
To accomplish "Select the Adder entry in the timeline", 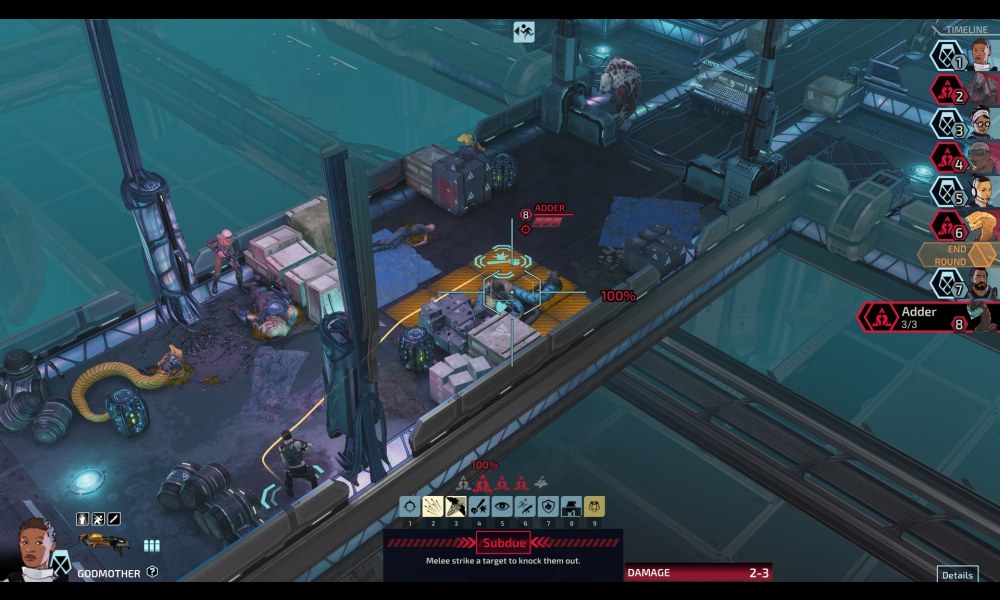I will click(x=928, y=317).
